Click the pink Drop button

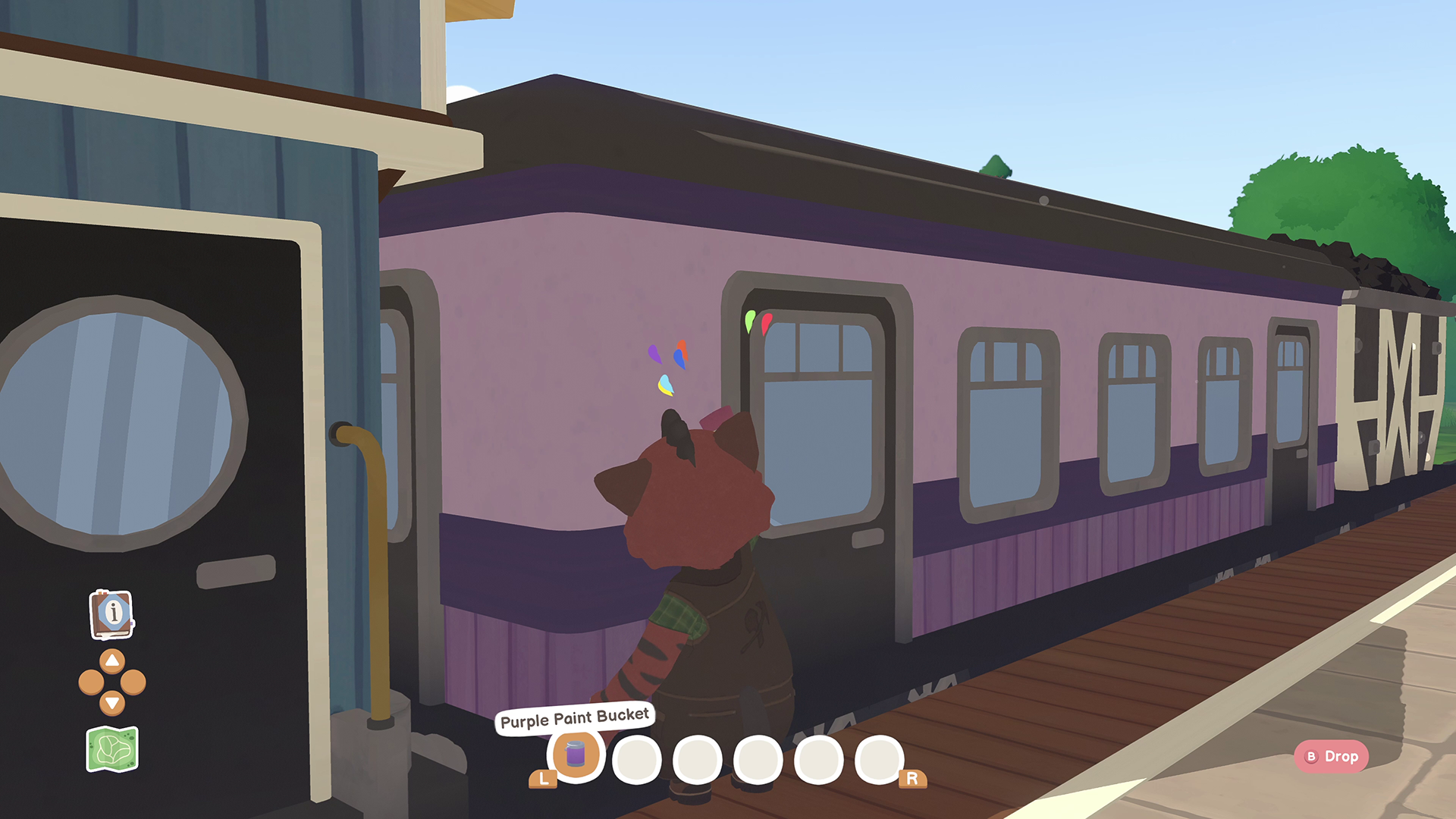click(1332, 756)
